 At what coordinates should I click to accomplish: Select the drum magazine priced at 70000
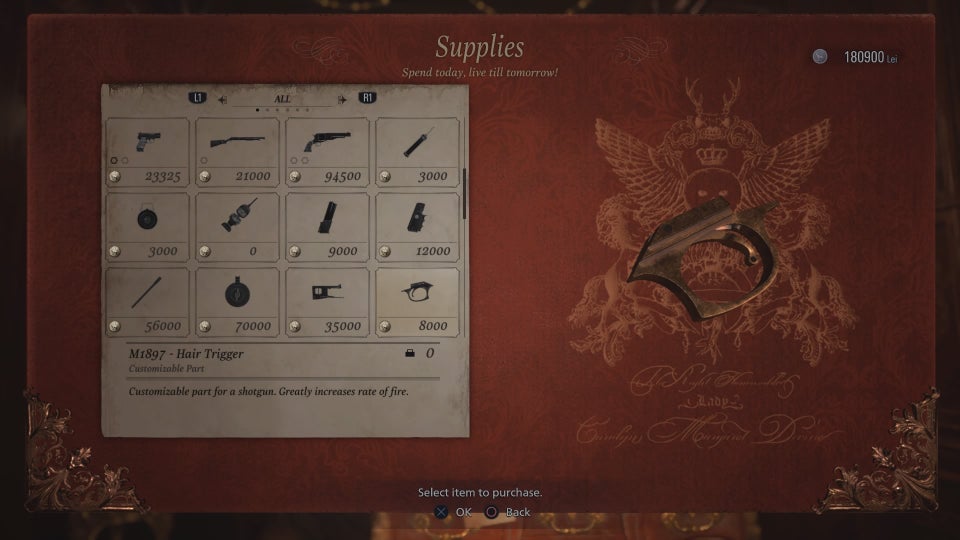click(237, 301)
